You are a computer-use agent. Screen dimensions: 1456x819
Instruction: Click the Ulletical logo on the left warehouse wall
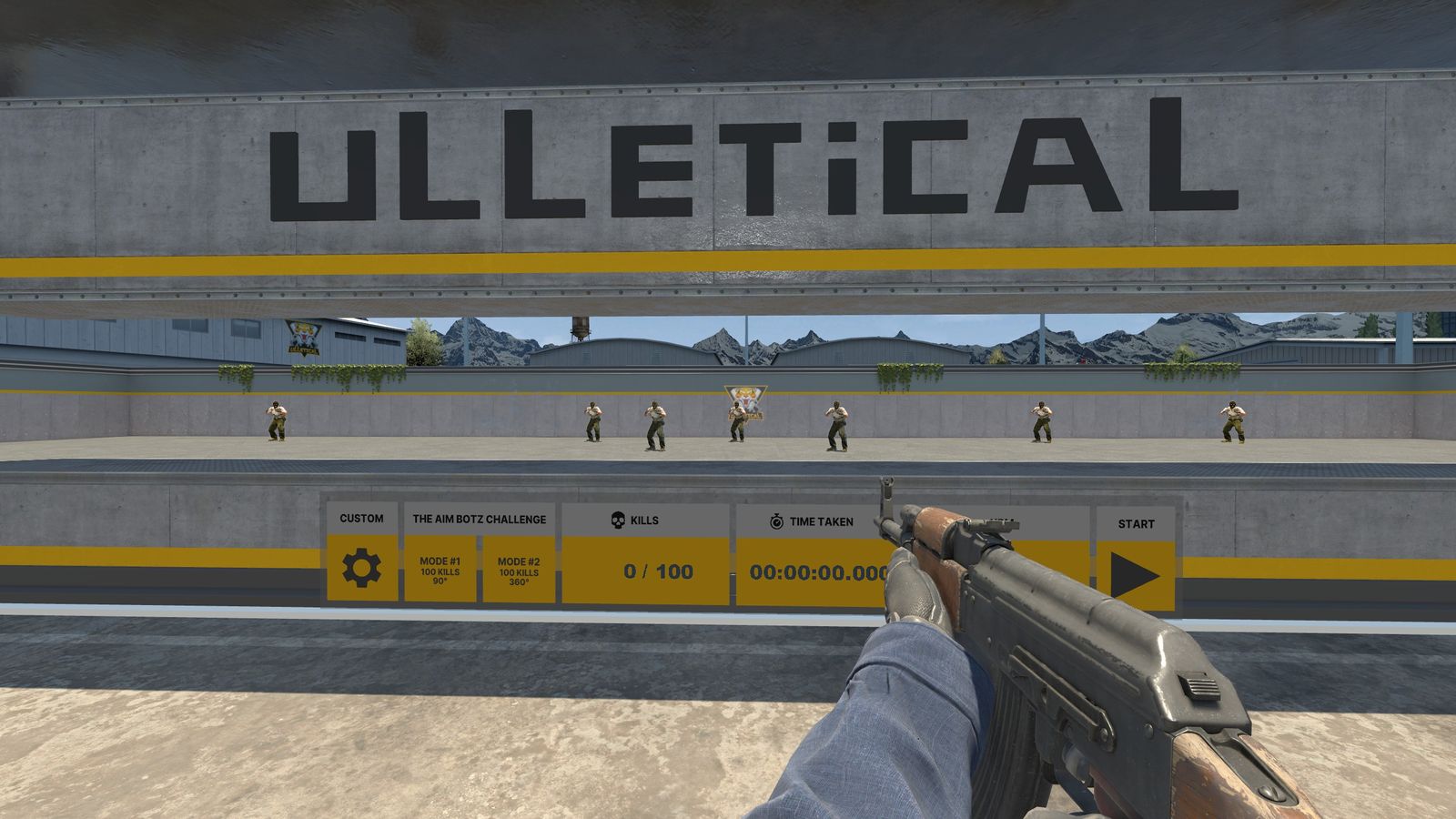point(304,338)
